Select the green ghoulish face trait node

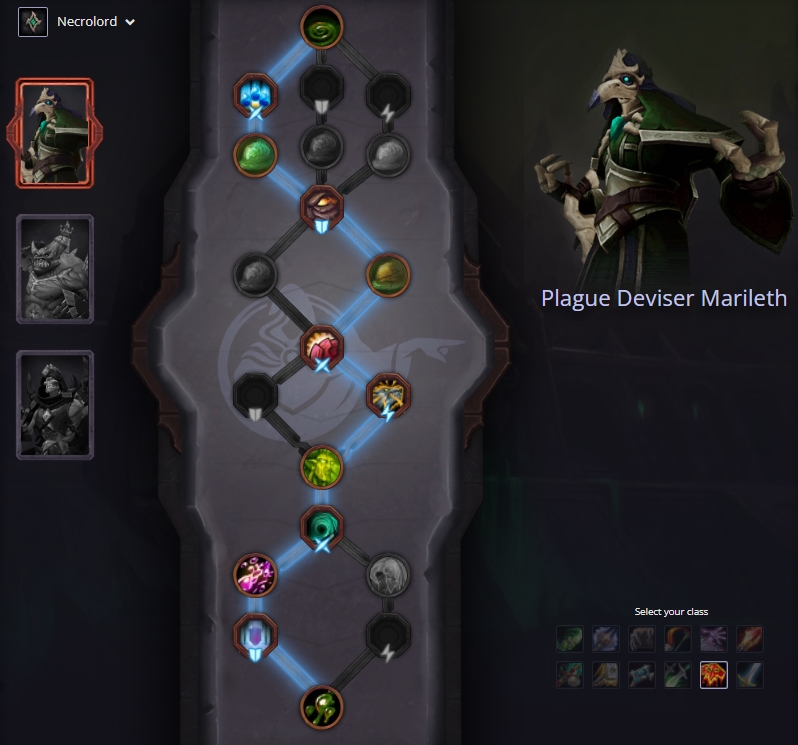click(322, 465)
